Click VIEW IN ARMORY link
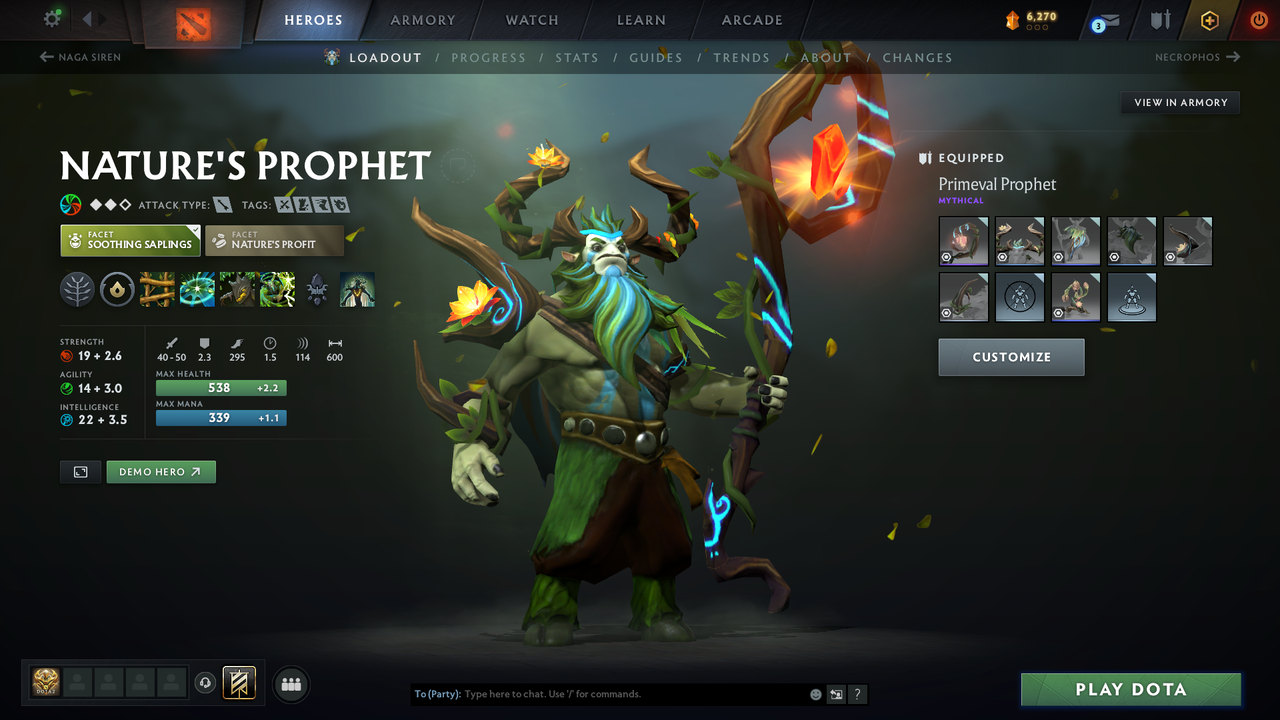Viewport: 1280px width, 720px height. click(x=1179, y=102)
